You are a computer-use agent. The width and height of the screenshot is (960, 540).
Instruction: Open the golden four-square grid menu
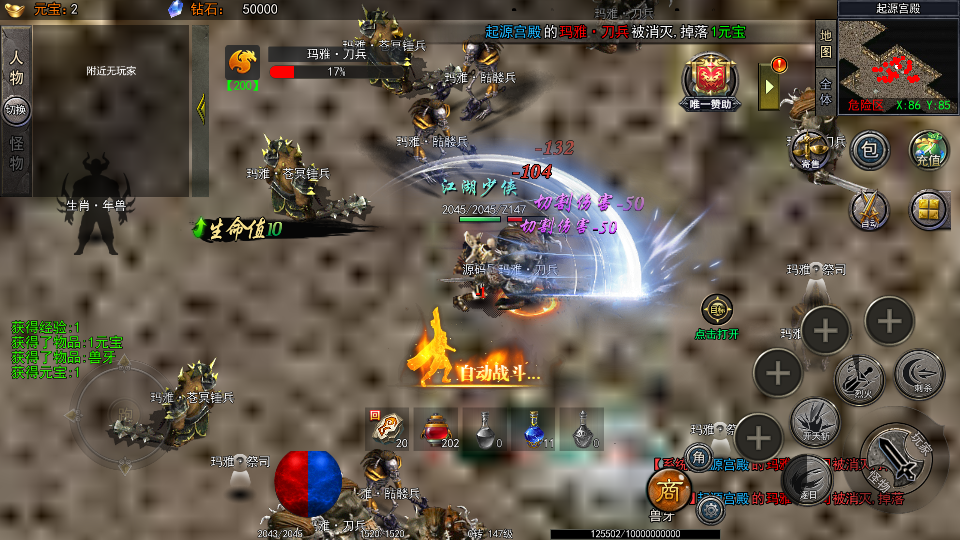tap(929, 210)
